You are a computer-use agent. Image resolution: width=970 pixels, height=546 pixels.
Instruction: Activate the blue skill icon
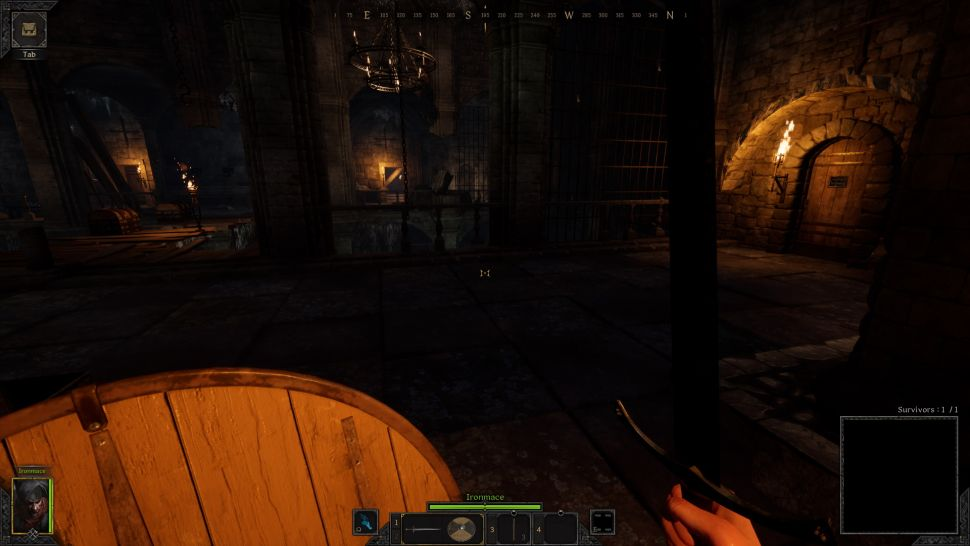click(x=367, y=523)
